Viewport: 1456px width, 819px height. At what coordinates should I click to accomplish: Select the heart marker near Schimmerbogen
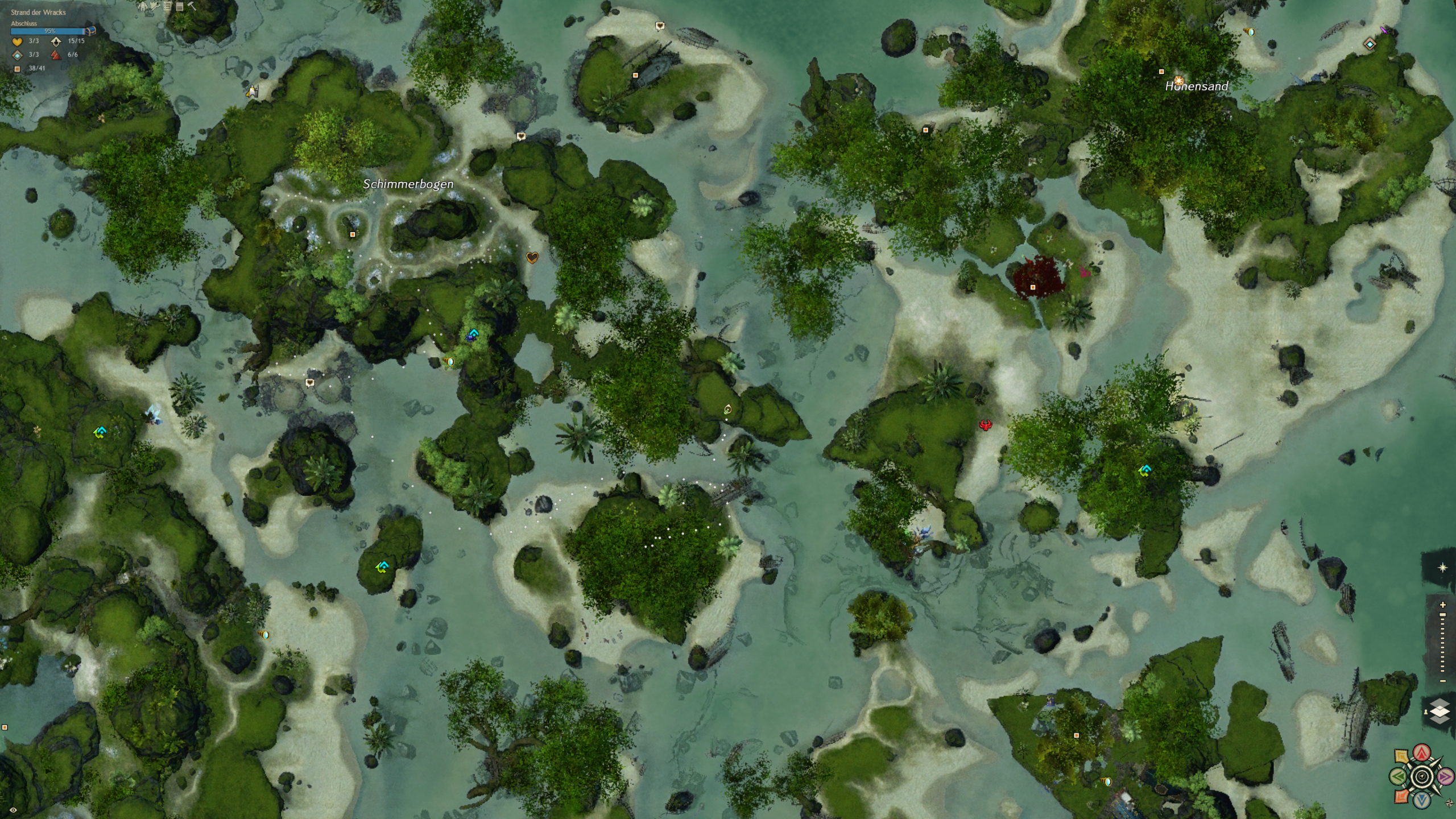pos(532,258)
